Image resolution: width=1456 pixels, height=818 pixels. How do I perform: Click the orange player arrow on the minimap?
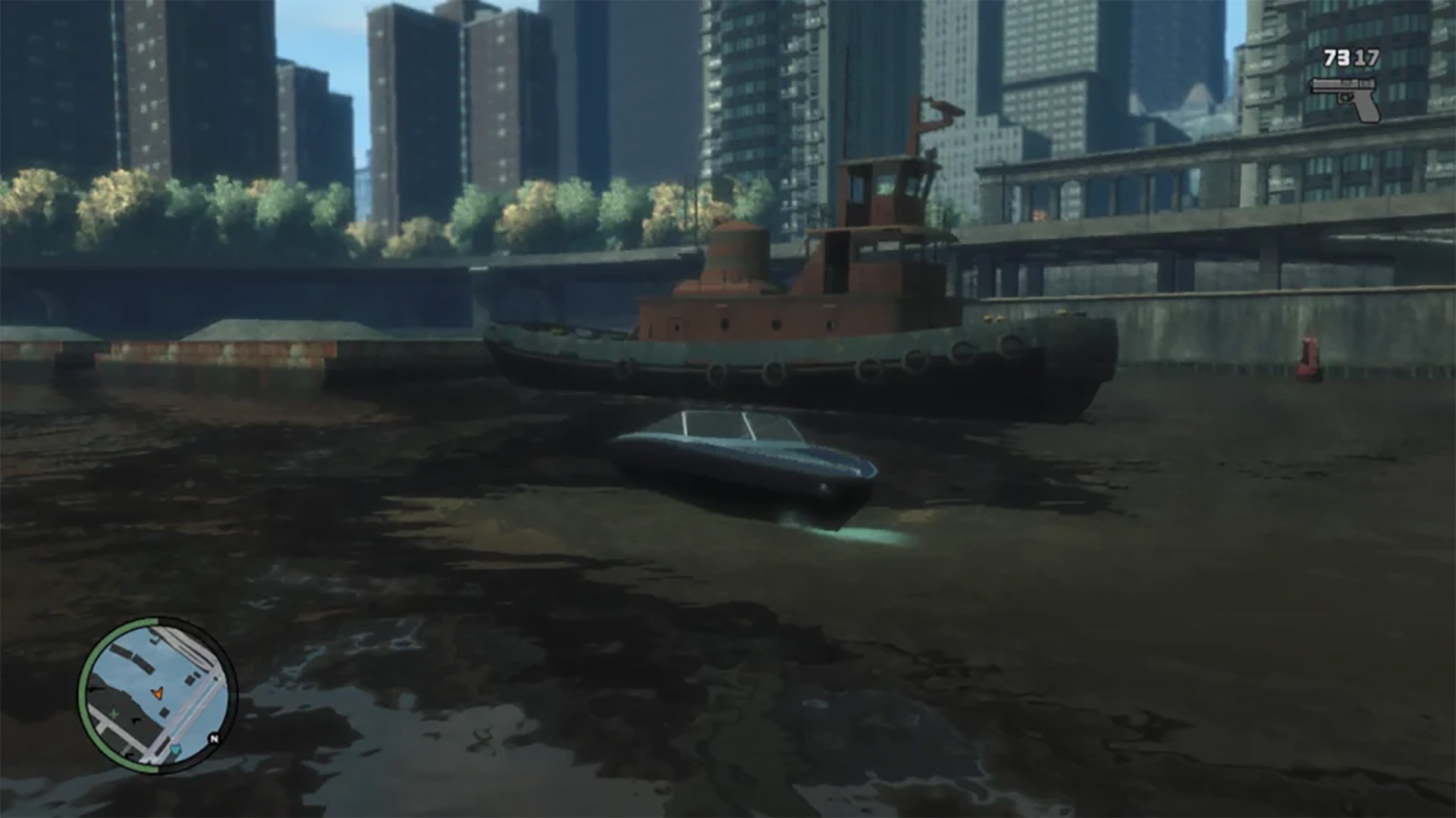[158, 693]
